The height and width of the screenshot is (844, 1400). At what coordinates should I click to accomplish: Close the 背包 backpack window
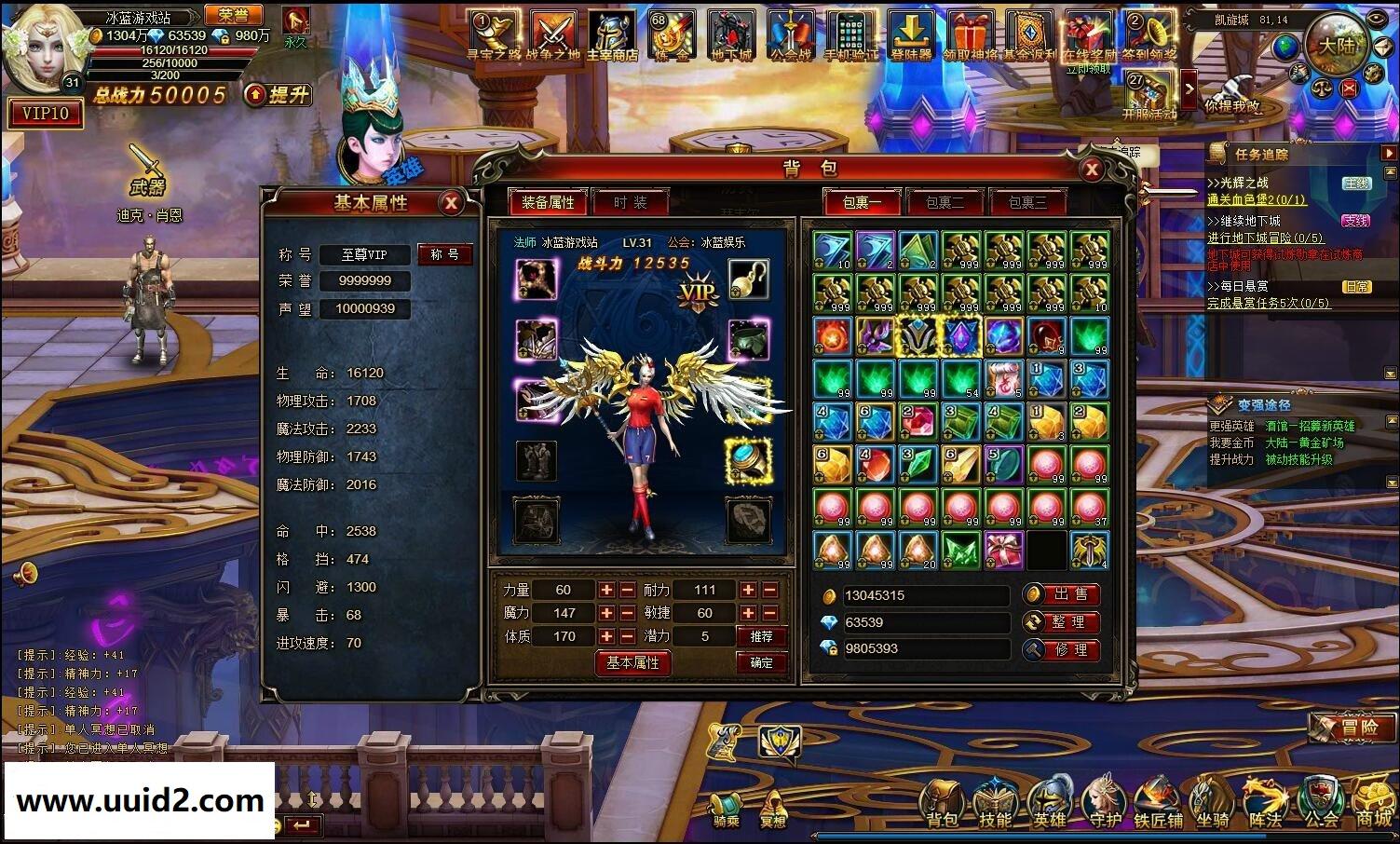pos(1091,169)
